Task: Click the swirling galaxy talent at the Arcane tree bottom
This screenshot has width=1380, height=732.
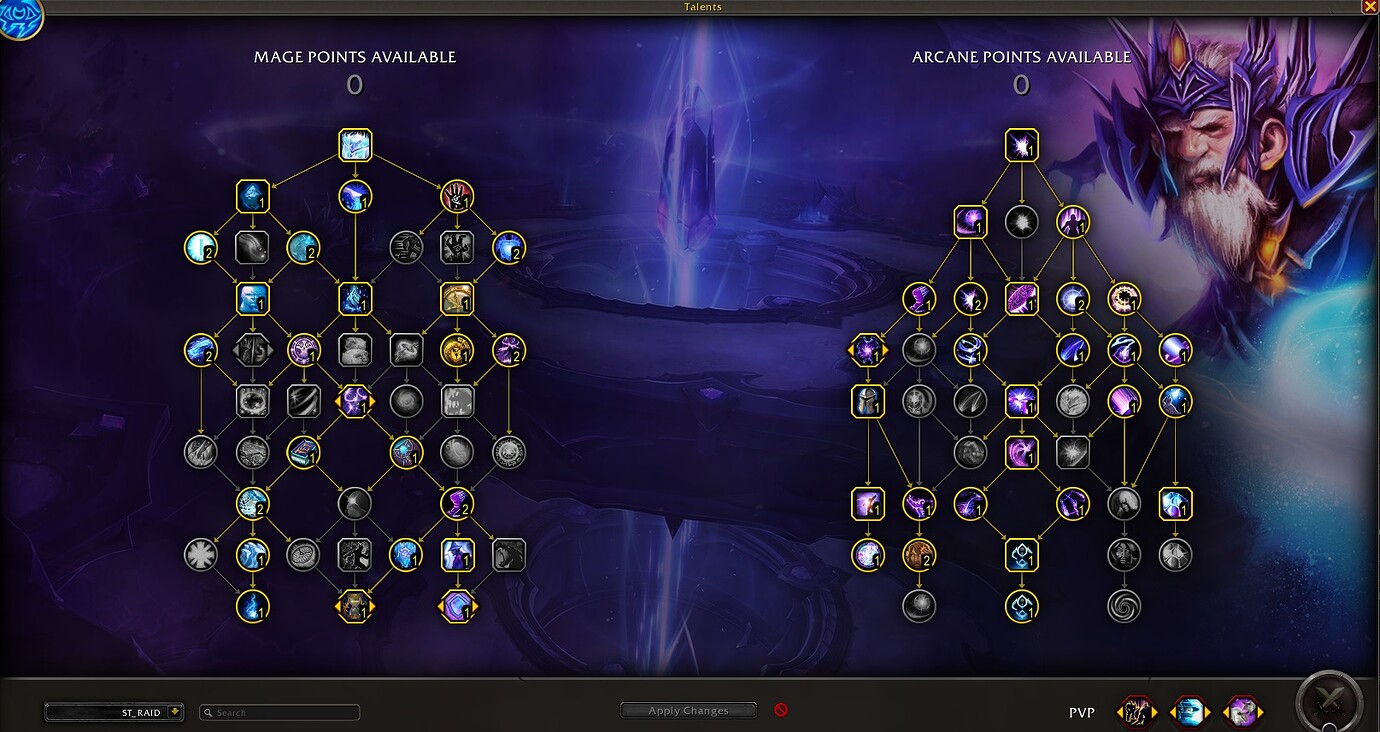Action: click(x=1124, y=604)
